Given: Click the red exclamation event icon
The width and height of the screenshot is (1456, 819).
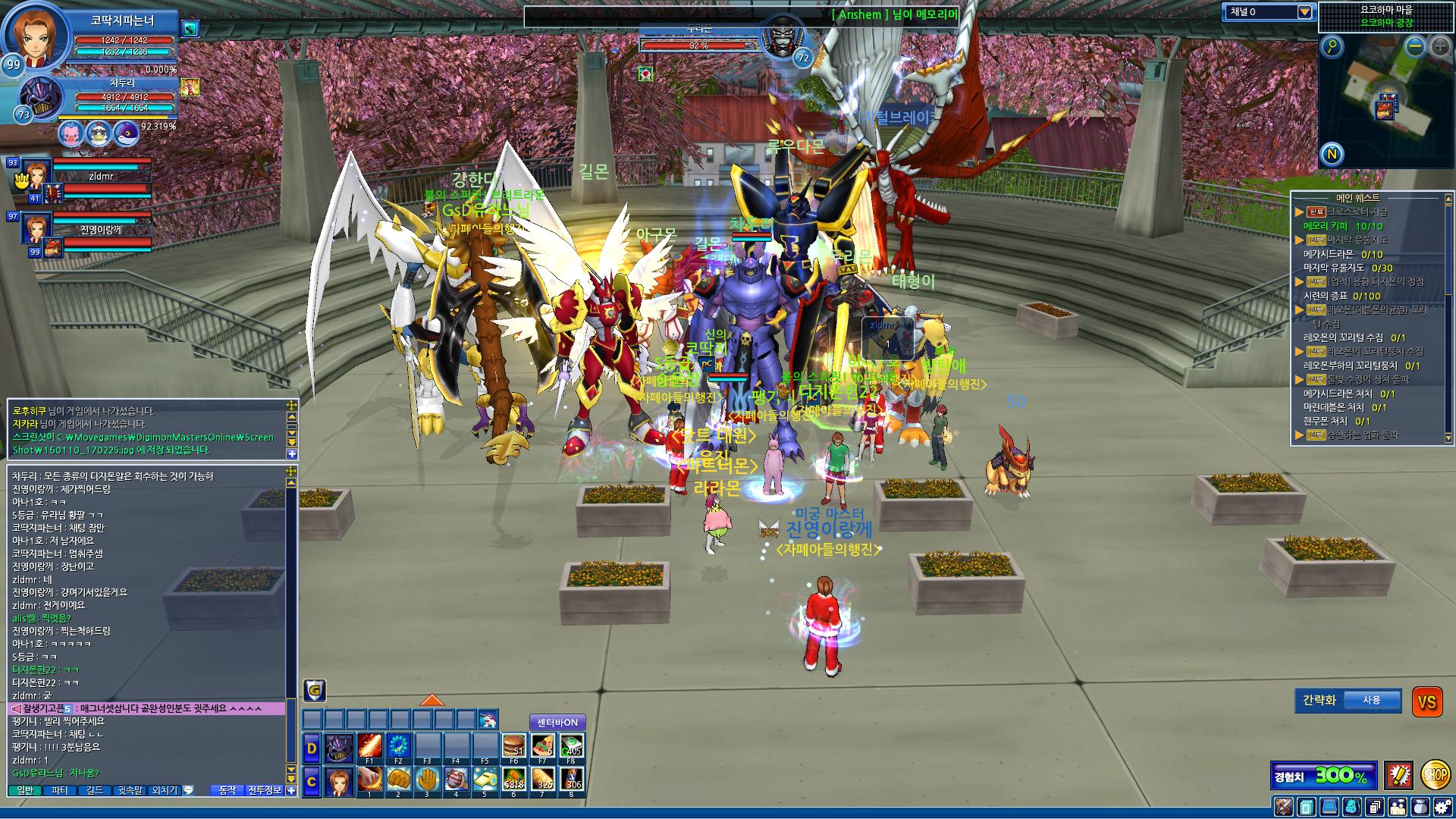Looking at the screenshot, I should tap(1398, 775).
